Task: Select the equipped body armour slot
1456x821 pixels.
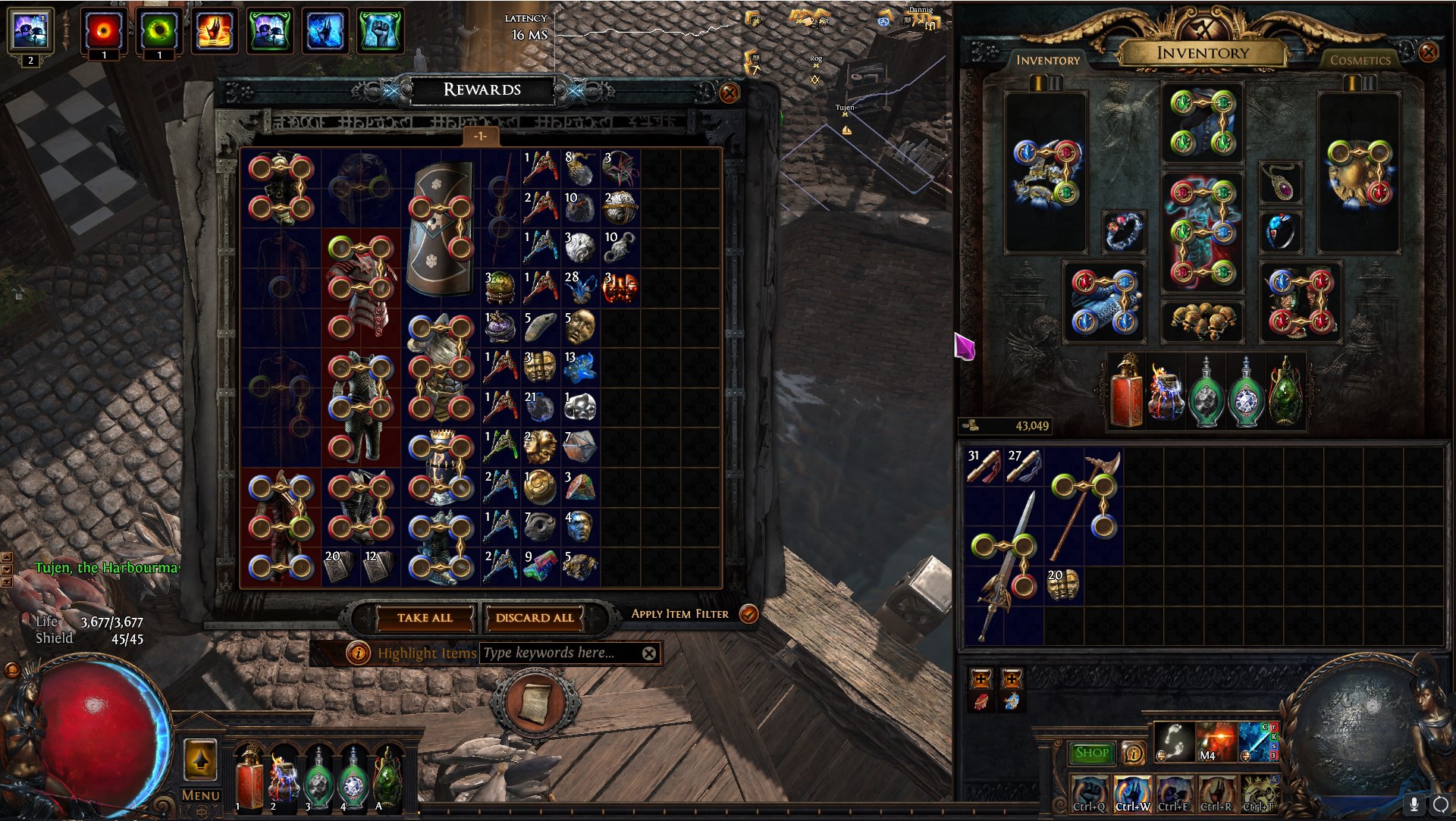Action: [1202, 232]
